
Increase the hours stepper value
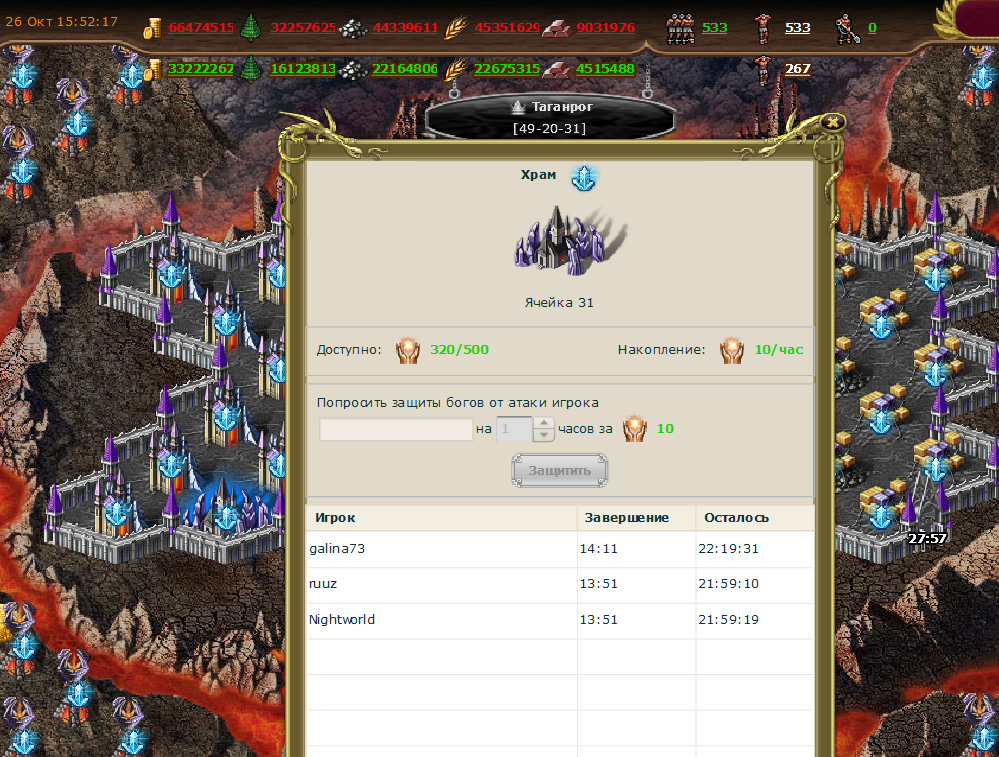click(x=544, y=423)
